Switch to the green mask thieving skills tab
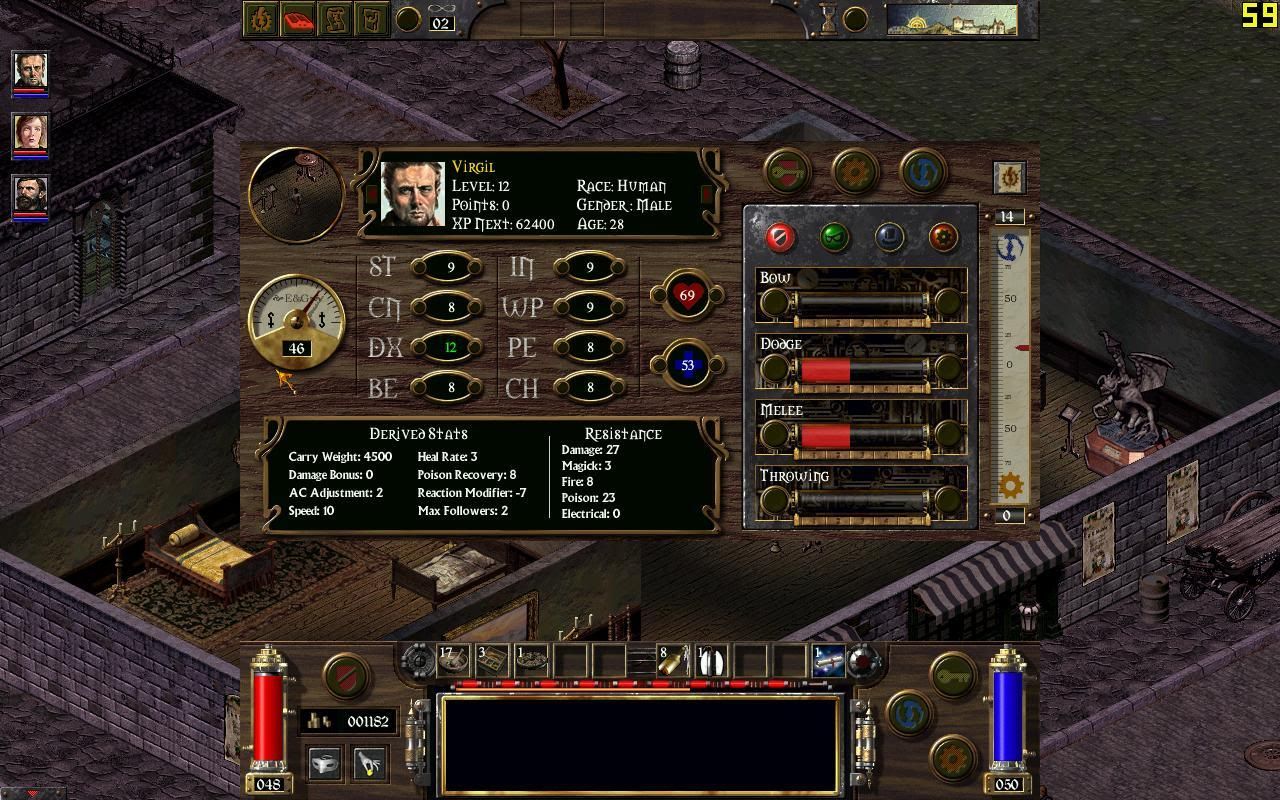The image size is (1280, 800). pyautogui.click(x=834, y=237)
